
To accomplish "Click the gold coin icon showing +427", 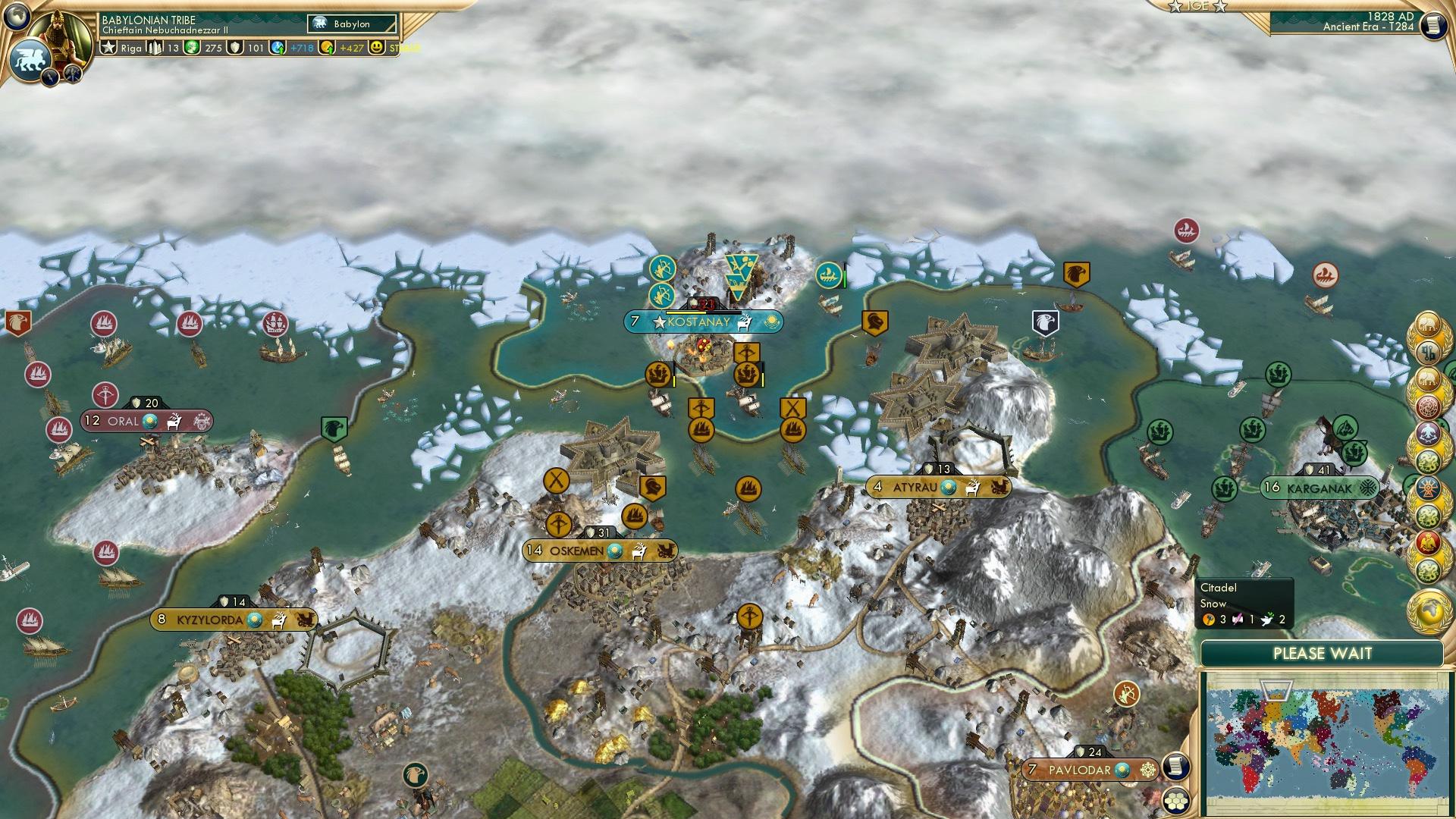I will [326, 47].
